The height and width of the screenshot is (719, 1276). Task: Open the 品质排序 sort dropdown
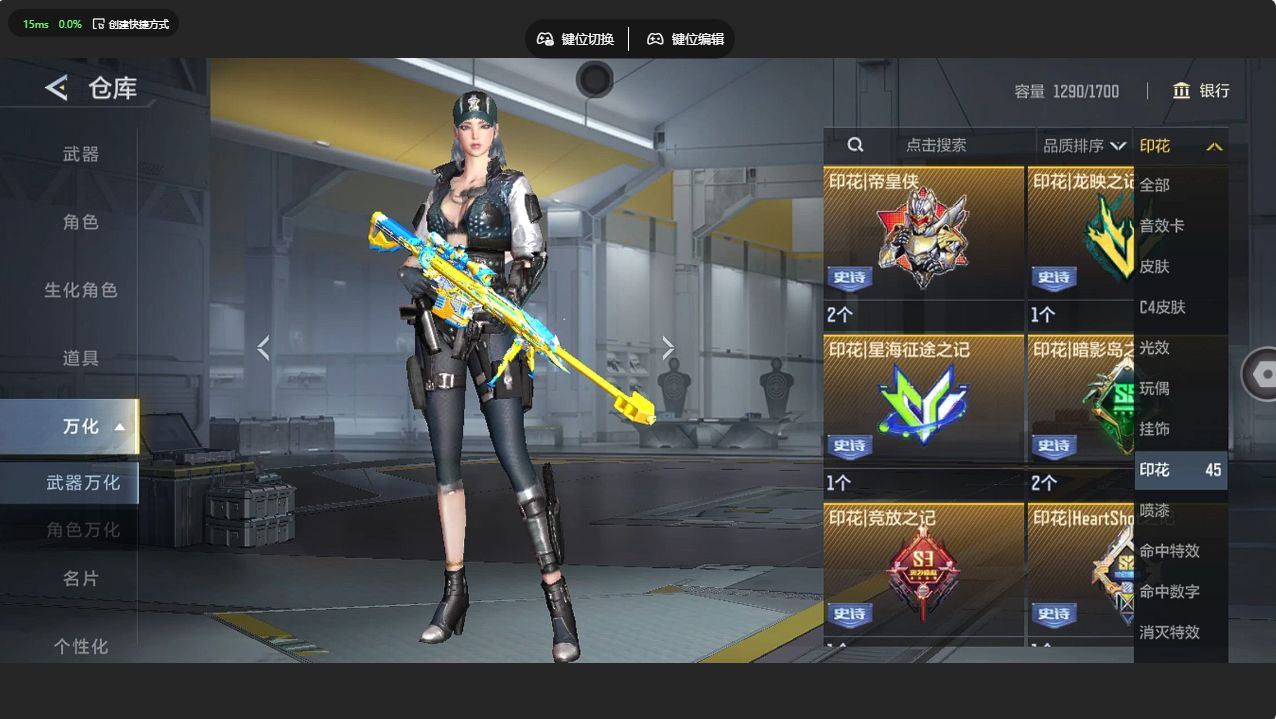[x=1084, y=146]
